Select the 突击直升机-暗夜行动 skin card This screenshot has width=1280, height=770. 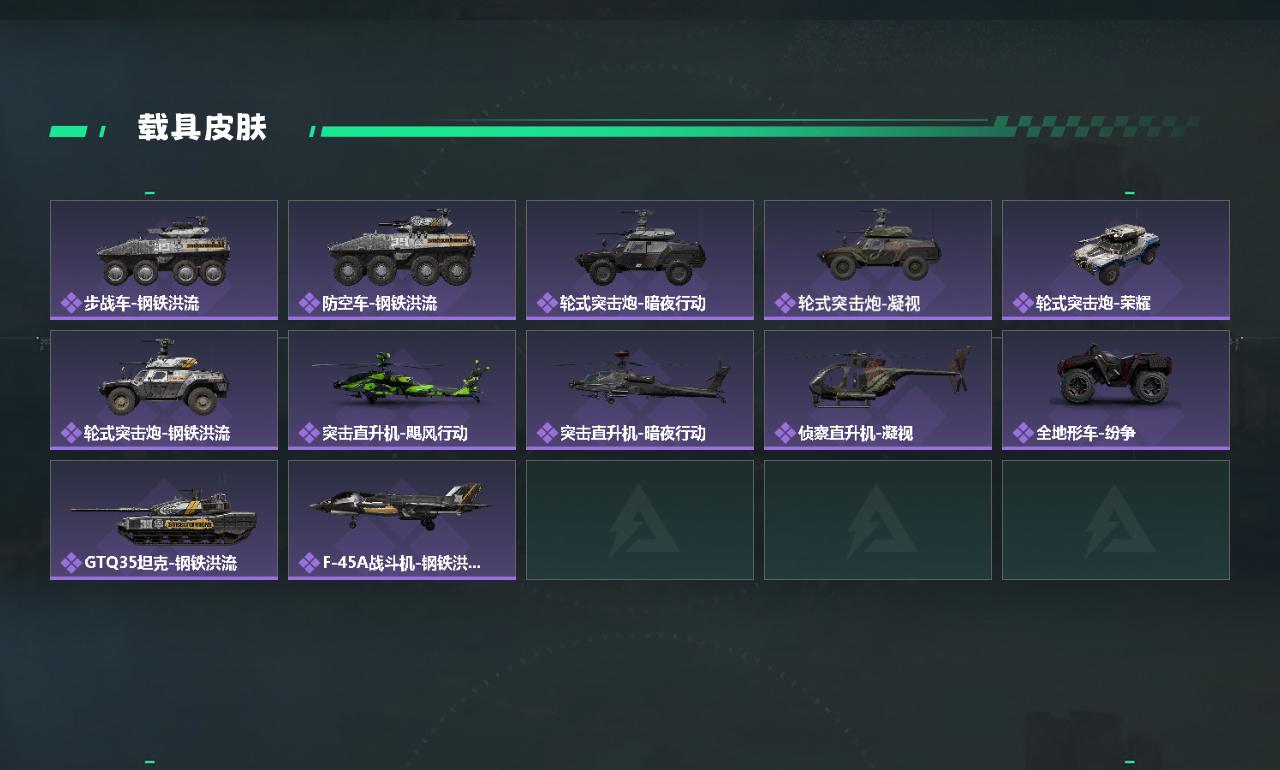coord(640,389)
